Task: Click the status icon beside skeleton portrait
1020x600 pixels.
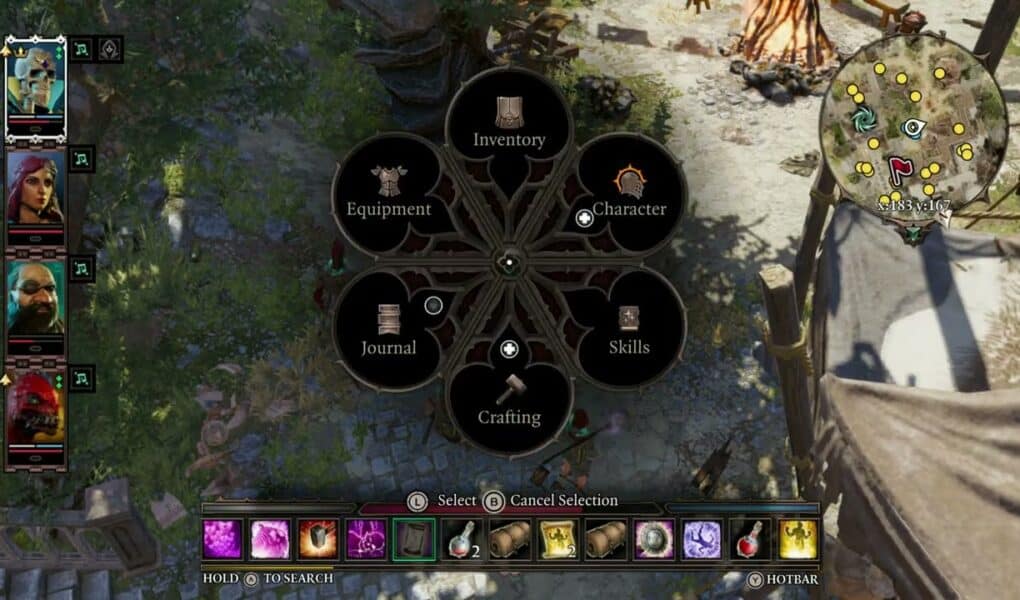Action: click(x=83, y=48)
